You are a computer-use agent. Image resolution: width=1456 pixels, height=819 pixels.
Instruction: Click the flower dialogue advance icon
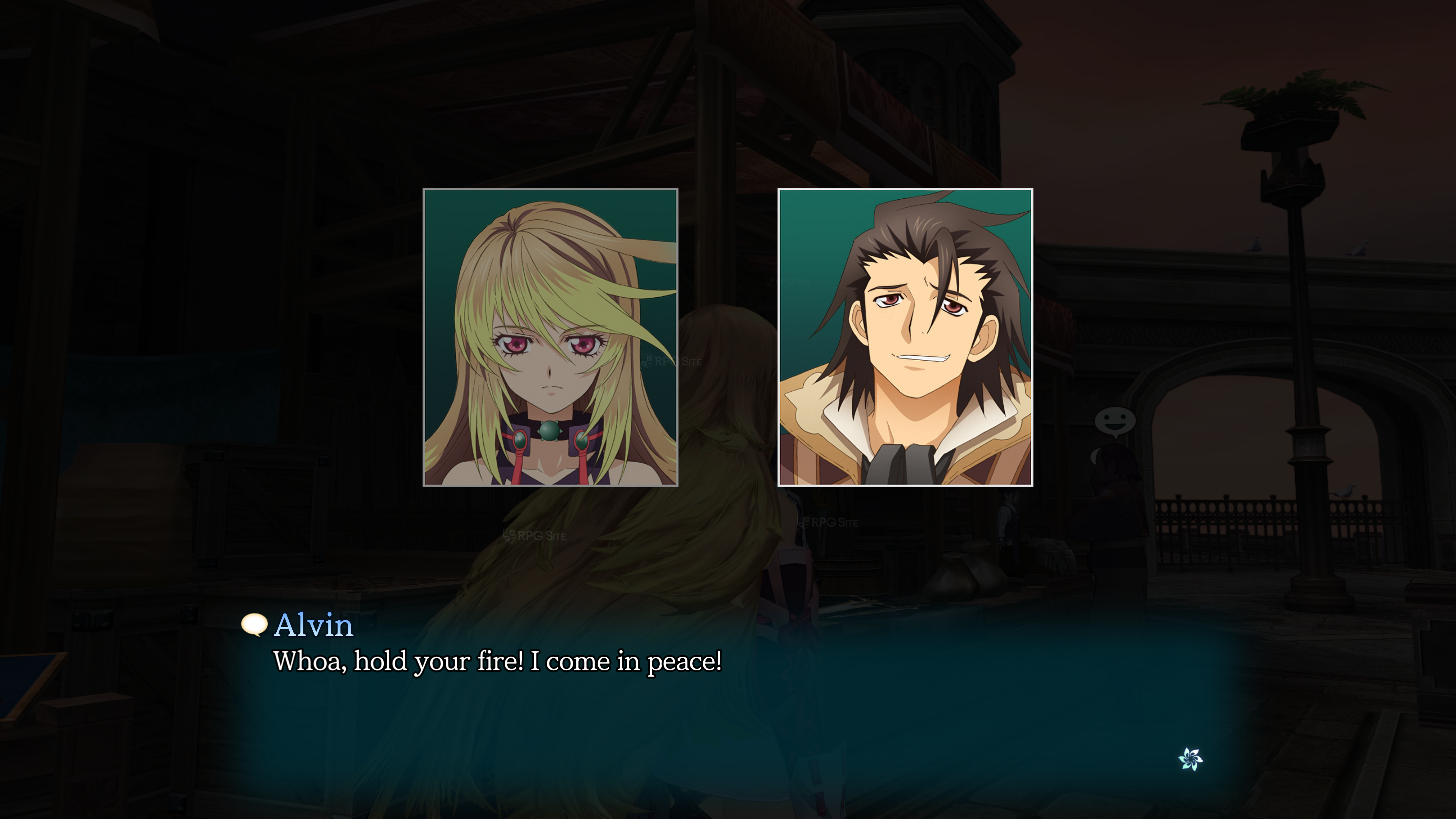coord(1190,758)
